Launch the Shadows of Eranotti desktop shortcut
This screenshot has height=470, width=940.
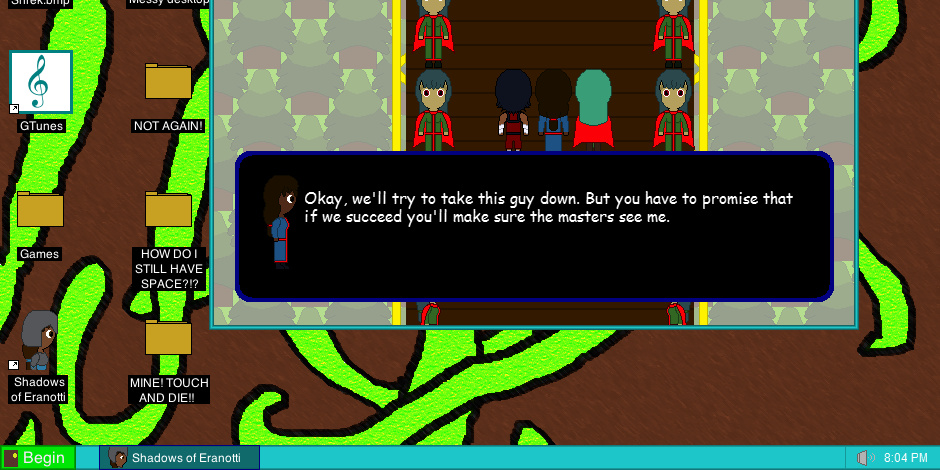click(x=40, y=342)
